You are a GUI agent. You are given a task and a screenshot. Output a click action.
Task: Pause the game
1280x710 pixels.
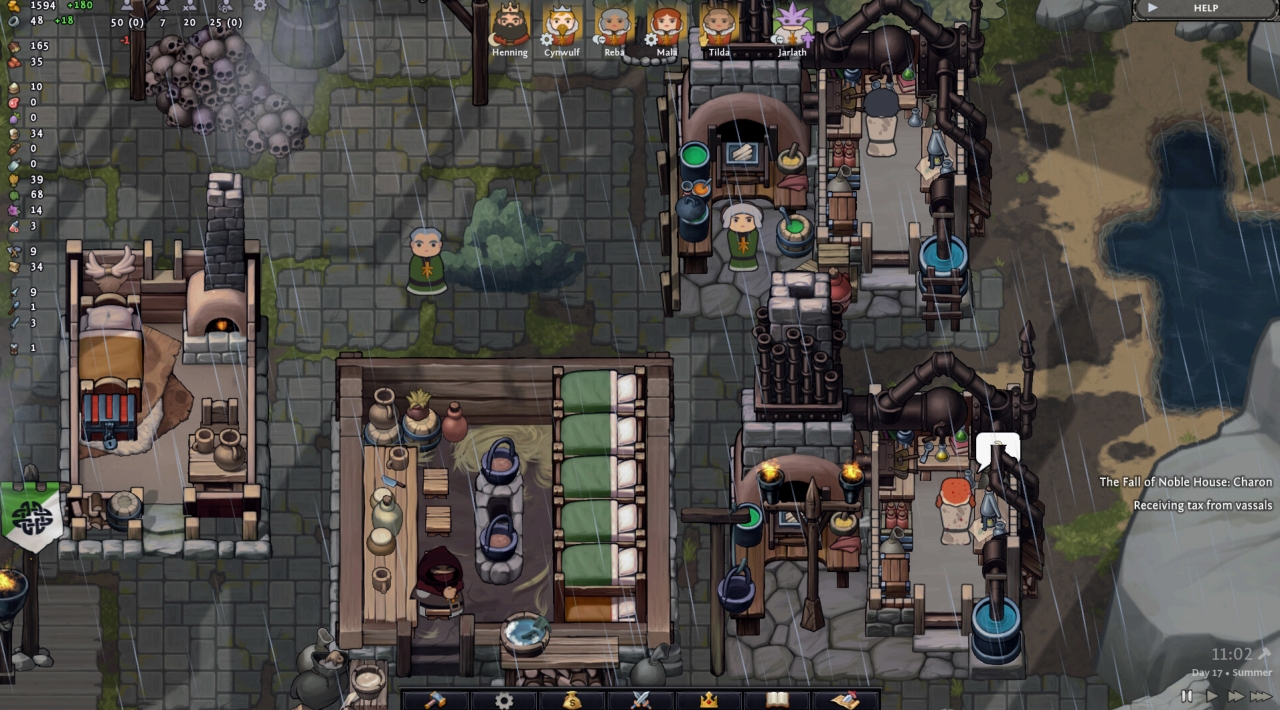(x=1187, y=696)
